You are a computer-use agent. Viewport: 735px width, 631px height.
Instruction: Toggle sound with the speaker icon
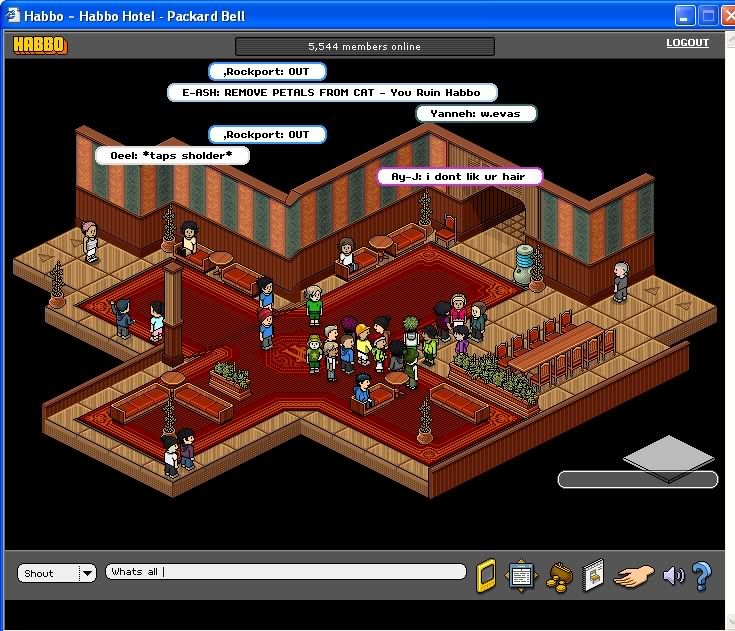(x=673, y=575)
